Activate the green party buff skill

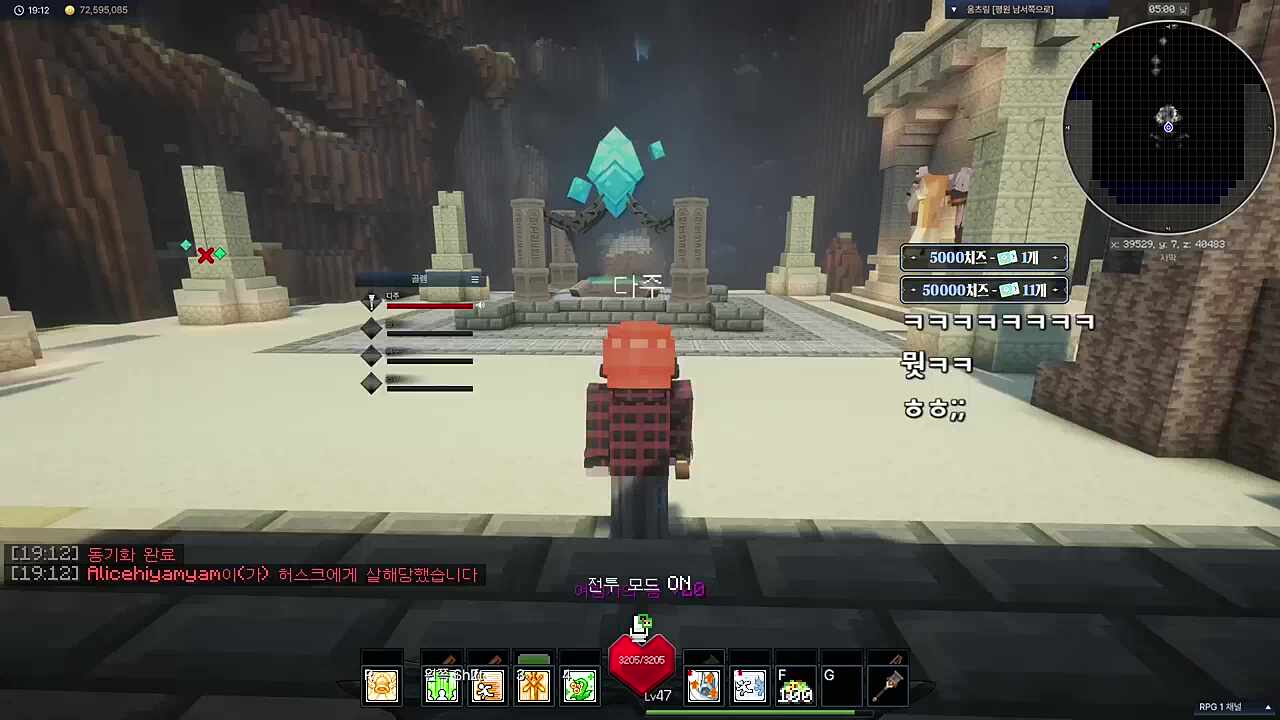[x=441, y=684]
